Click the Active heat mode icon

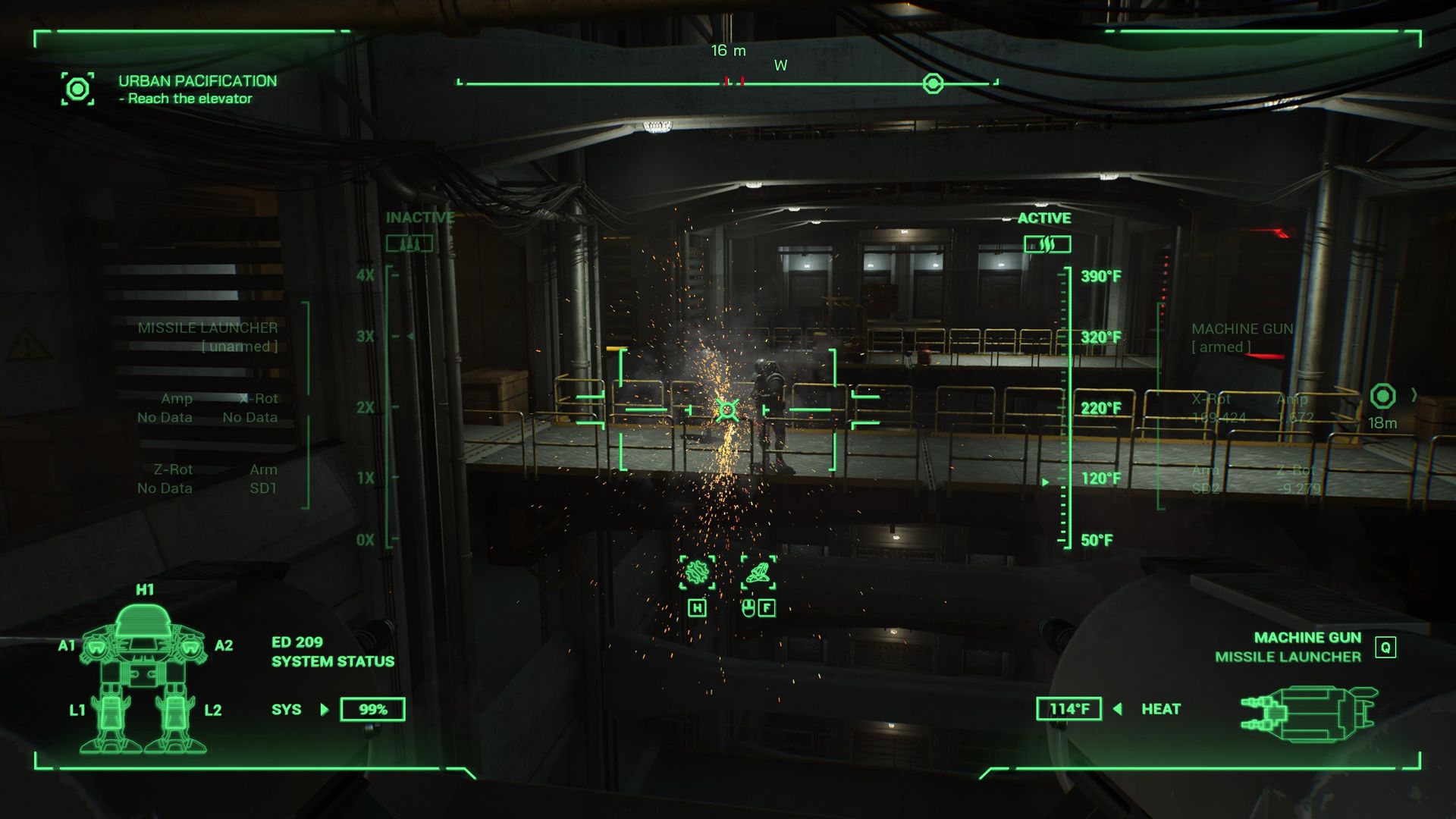tap(1046, 244)
